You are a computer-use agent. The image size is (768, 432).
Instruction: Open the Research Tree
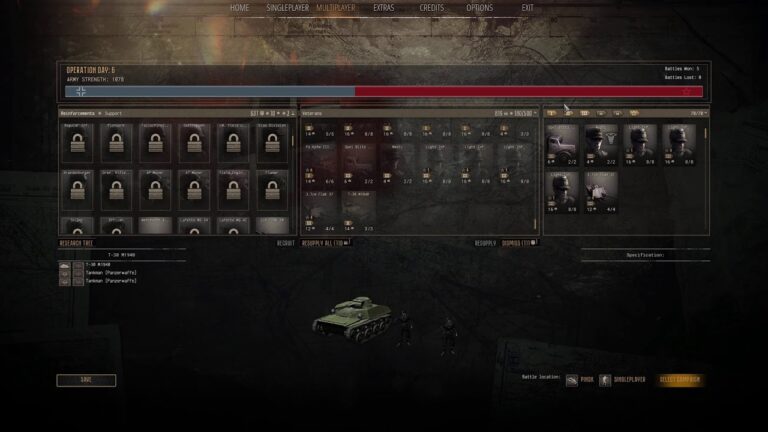coord(77,243)
